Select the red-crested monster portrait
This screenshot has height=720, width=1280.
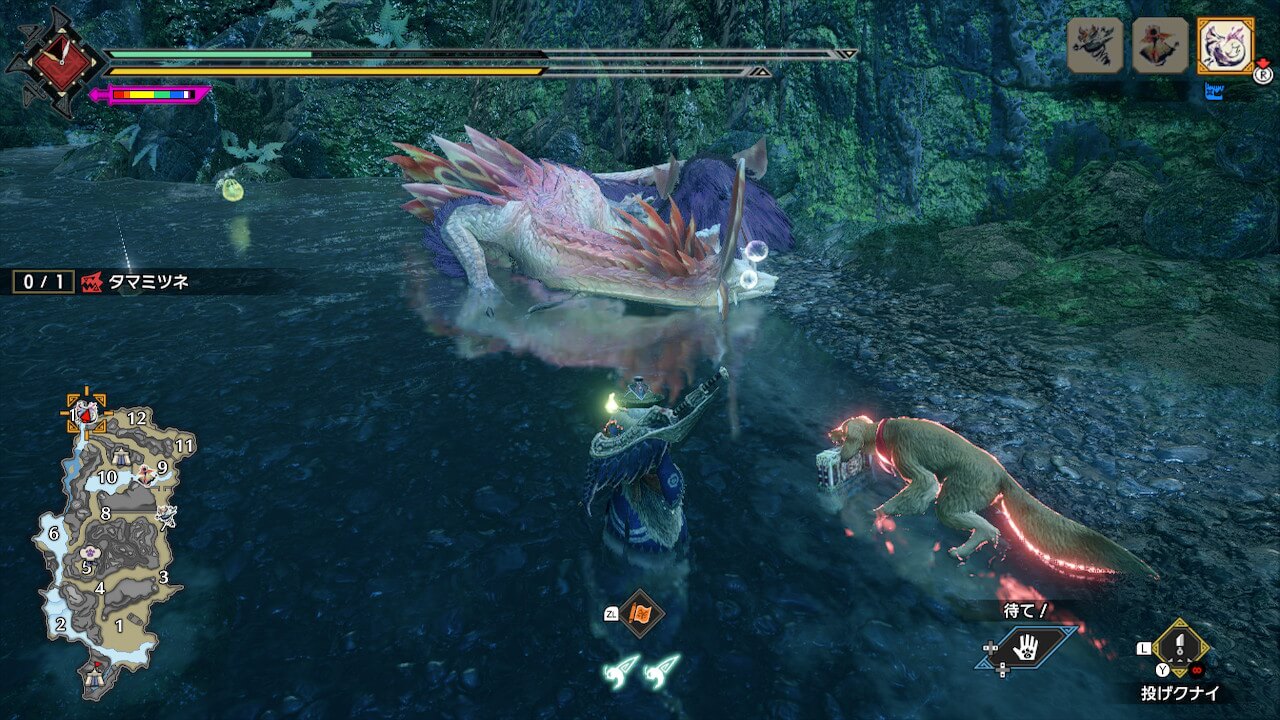[x=1160, y=45]
